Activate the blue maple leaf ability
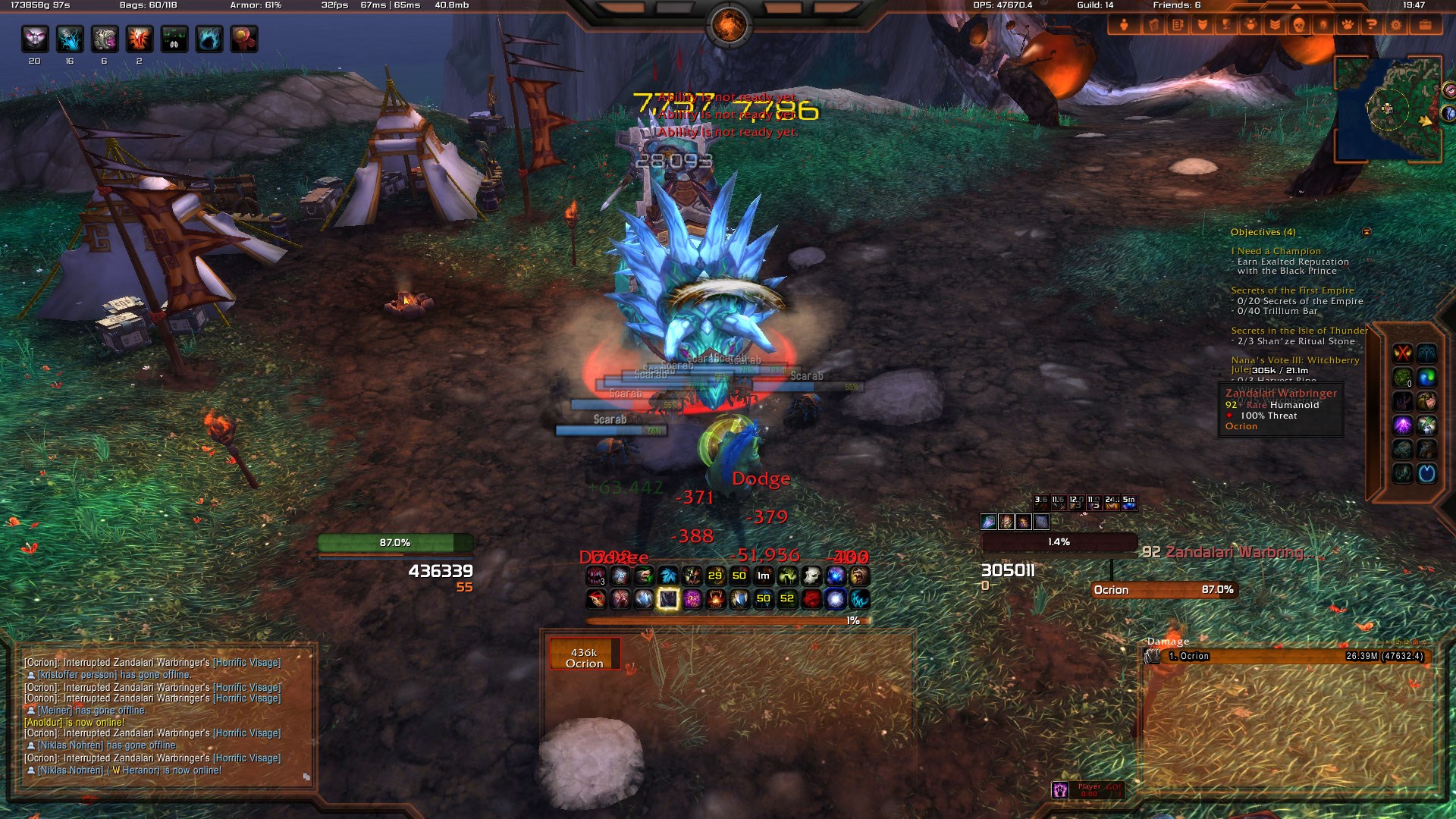 668,576
